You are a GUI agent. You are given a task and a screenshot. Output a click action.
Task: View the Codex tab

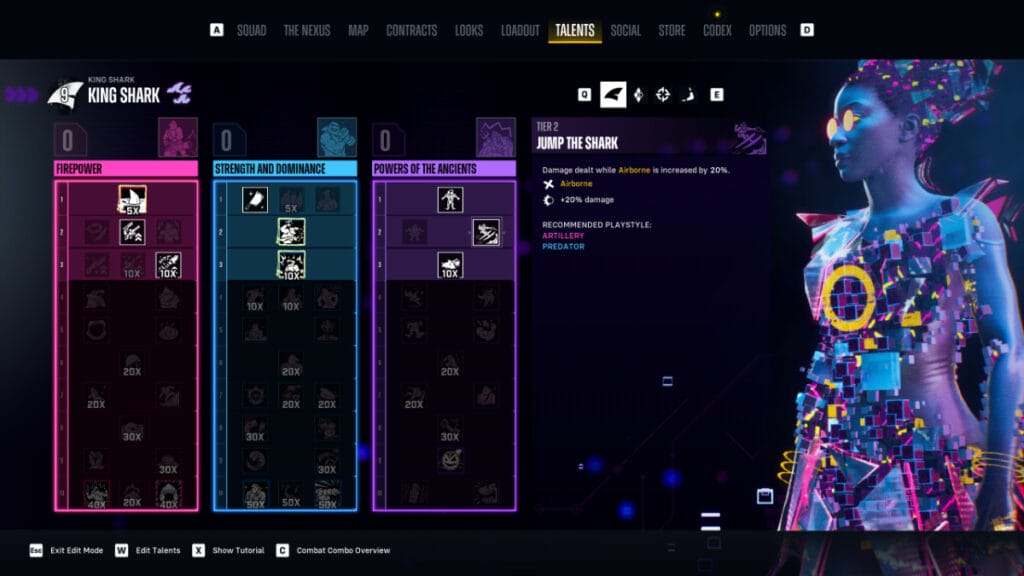[717, 30]
